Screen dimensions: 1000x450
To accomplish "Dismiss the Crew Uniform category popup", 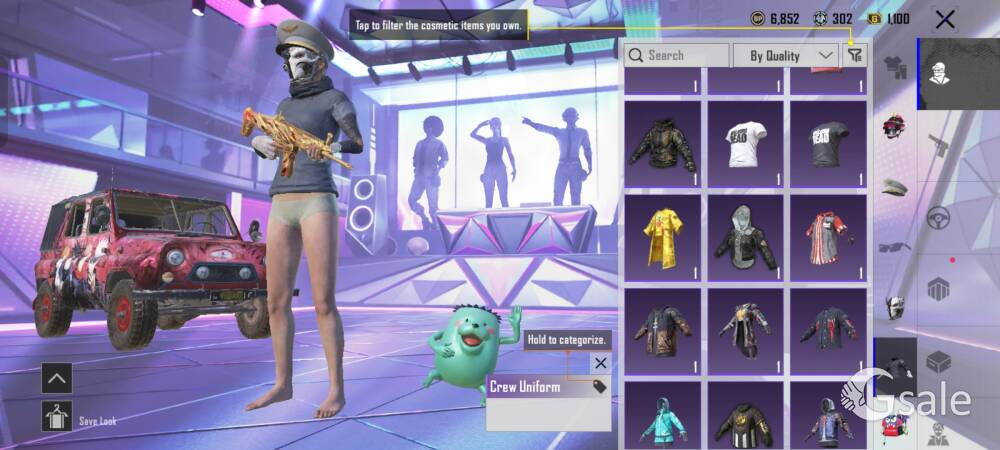I will (x=600, y=363).
